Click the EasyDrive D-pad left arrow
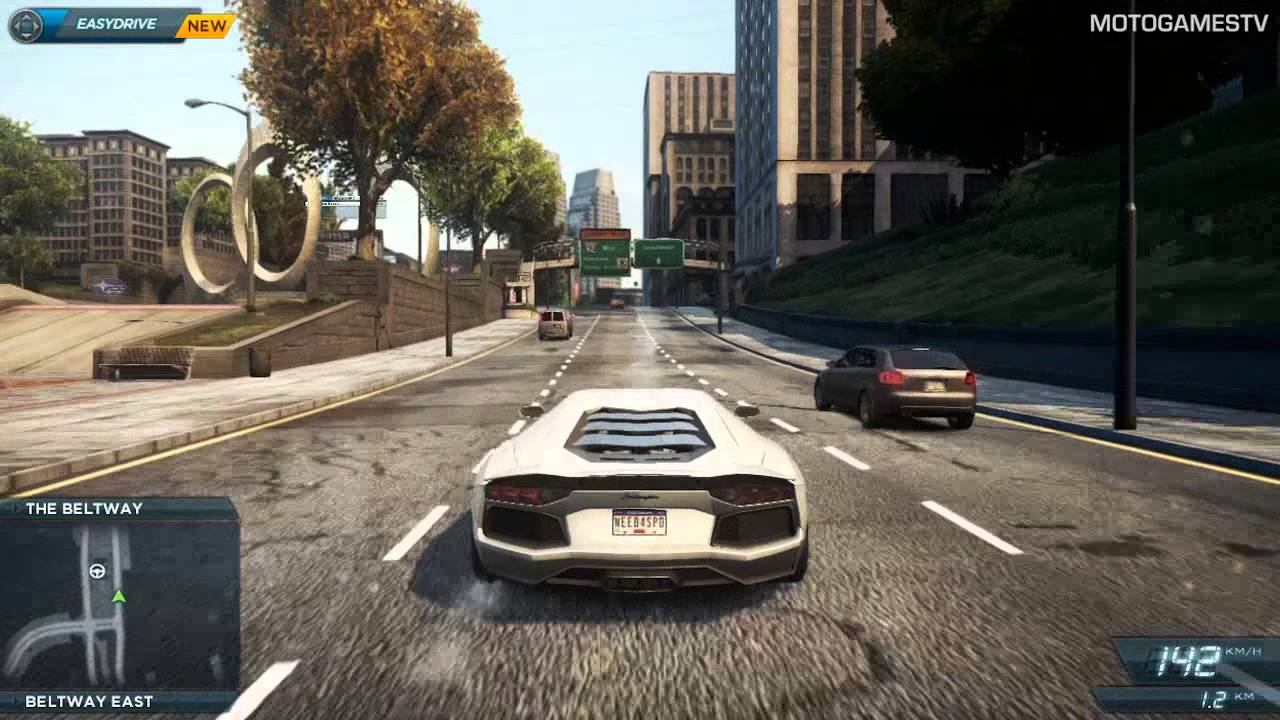The height and width of the screenshot is (720, 1280). pos(15,24)
